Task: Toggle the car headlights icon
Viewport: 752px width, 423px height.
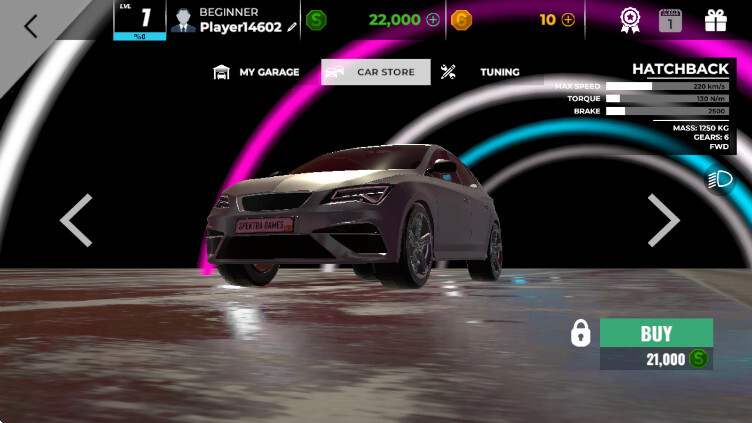Action: point(719,179)
